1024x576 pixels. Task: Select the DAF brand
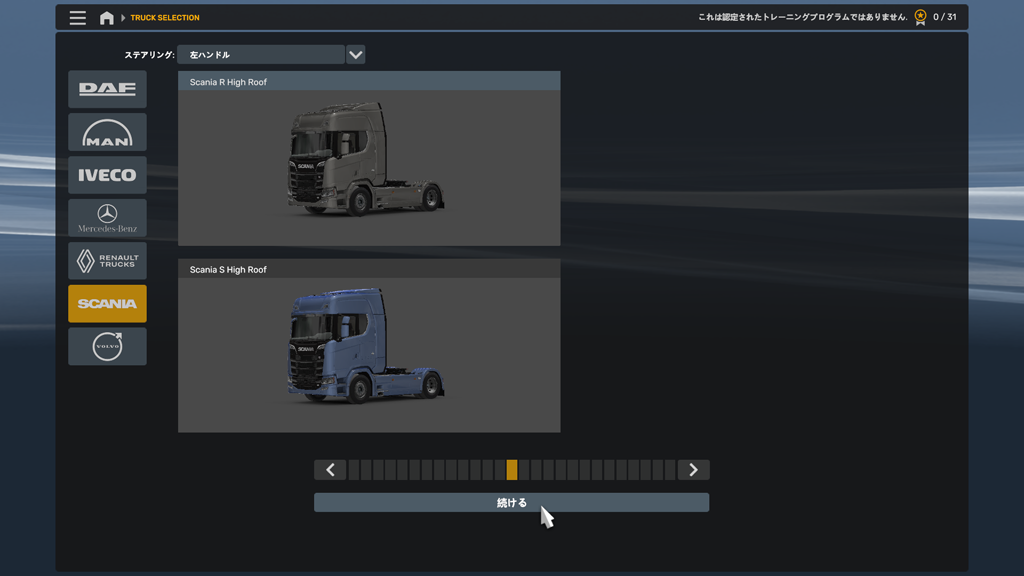[x=107, y=89]
